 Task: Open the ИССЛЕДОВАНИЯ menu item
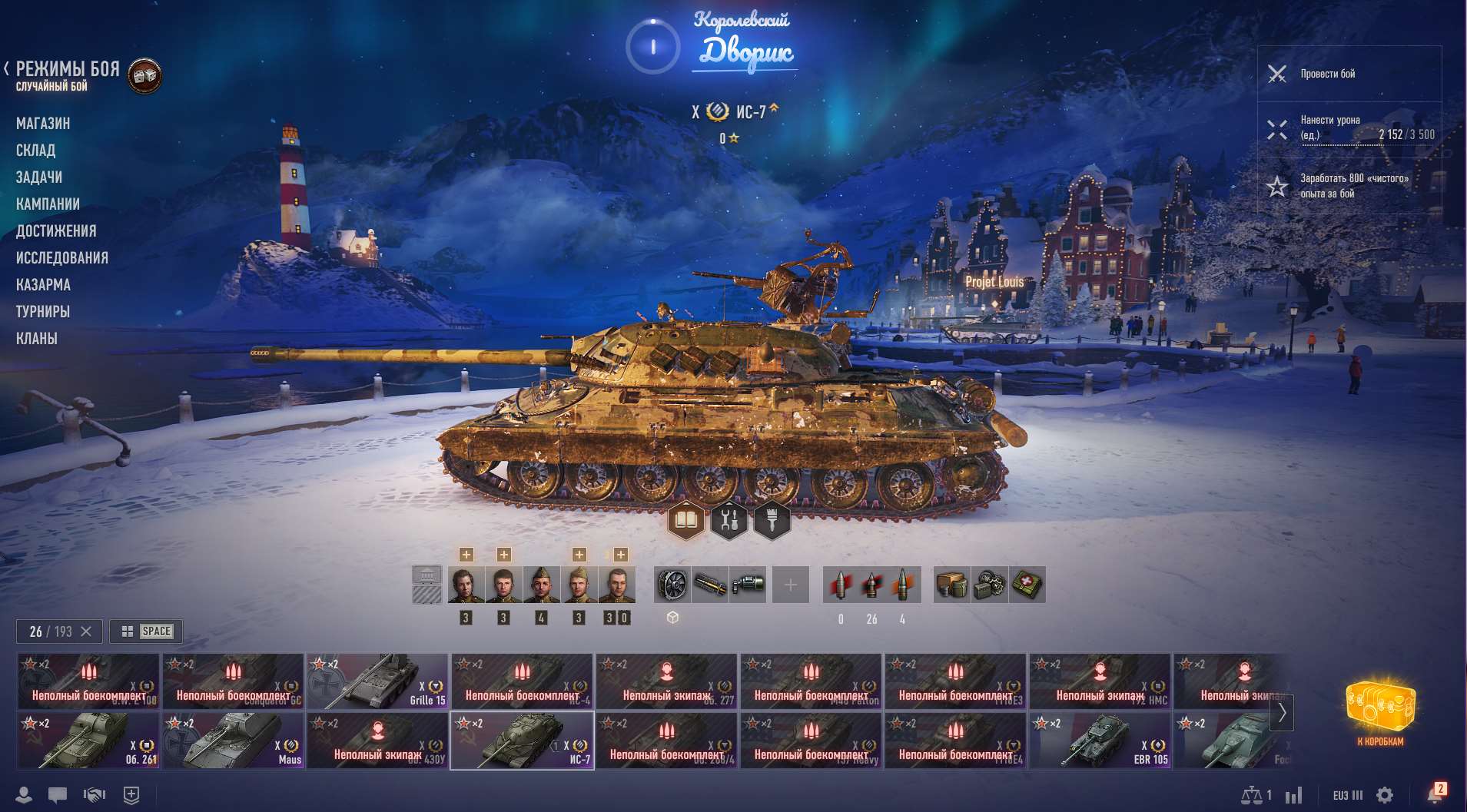pyautogui.click(x=63, y=257)
